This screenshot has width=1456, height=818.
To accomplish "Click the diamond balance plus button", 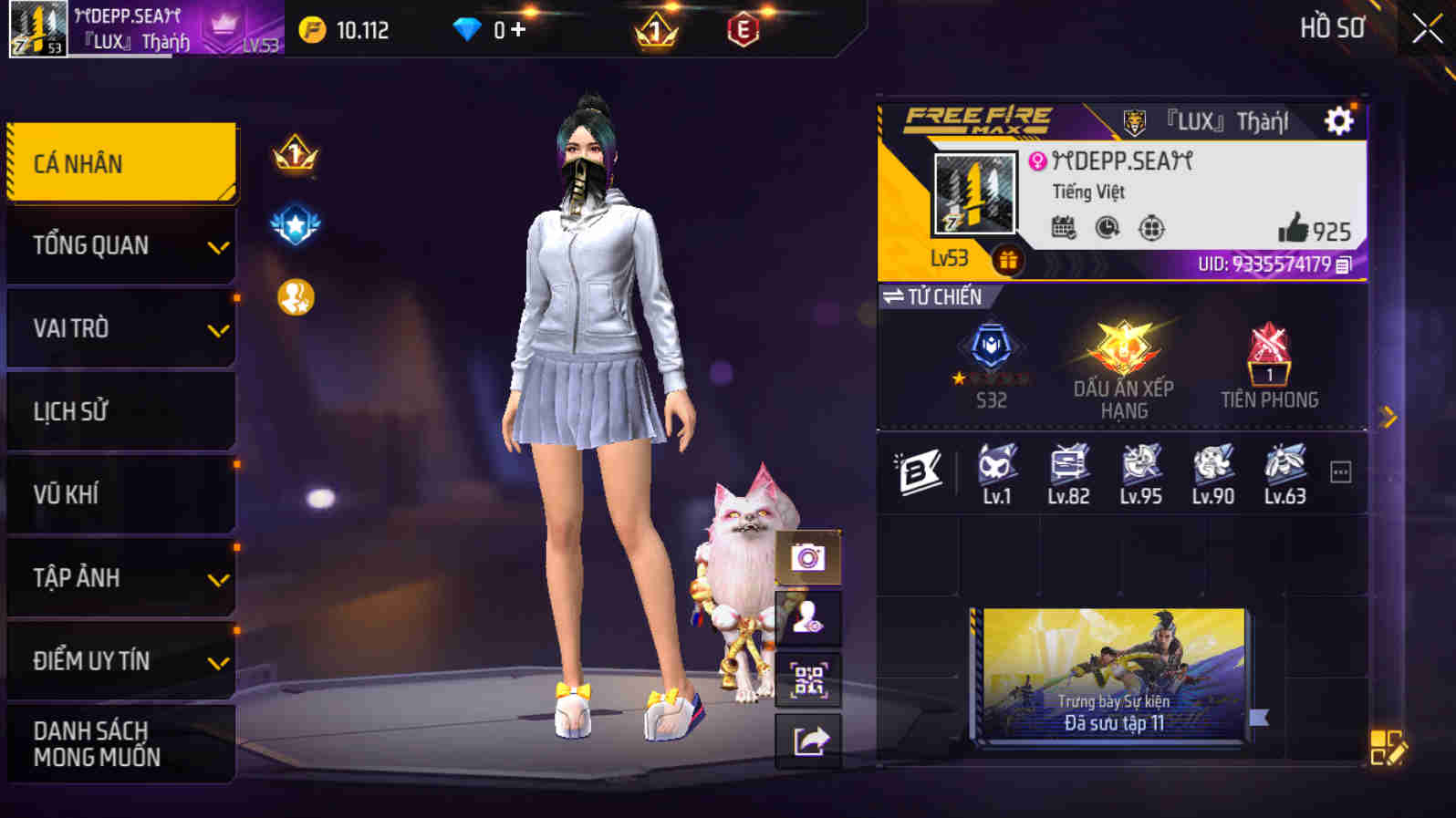I will click(517, 28).
